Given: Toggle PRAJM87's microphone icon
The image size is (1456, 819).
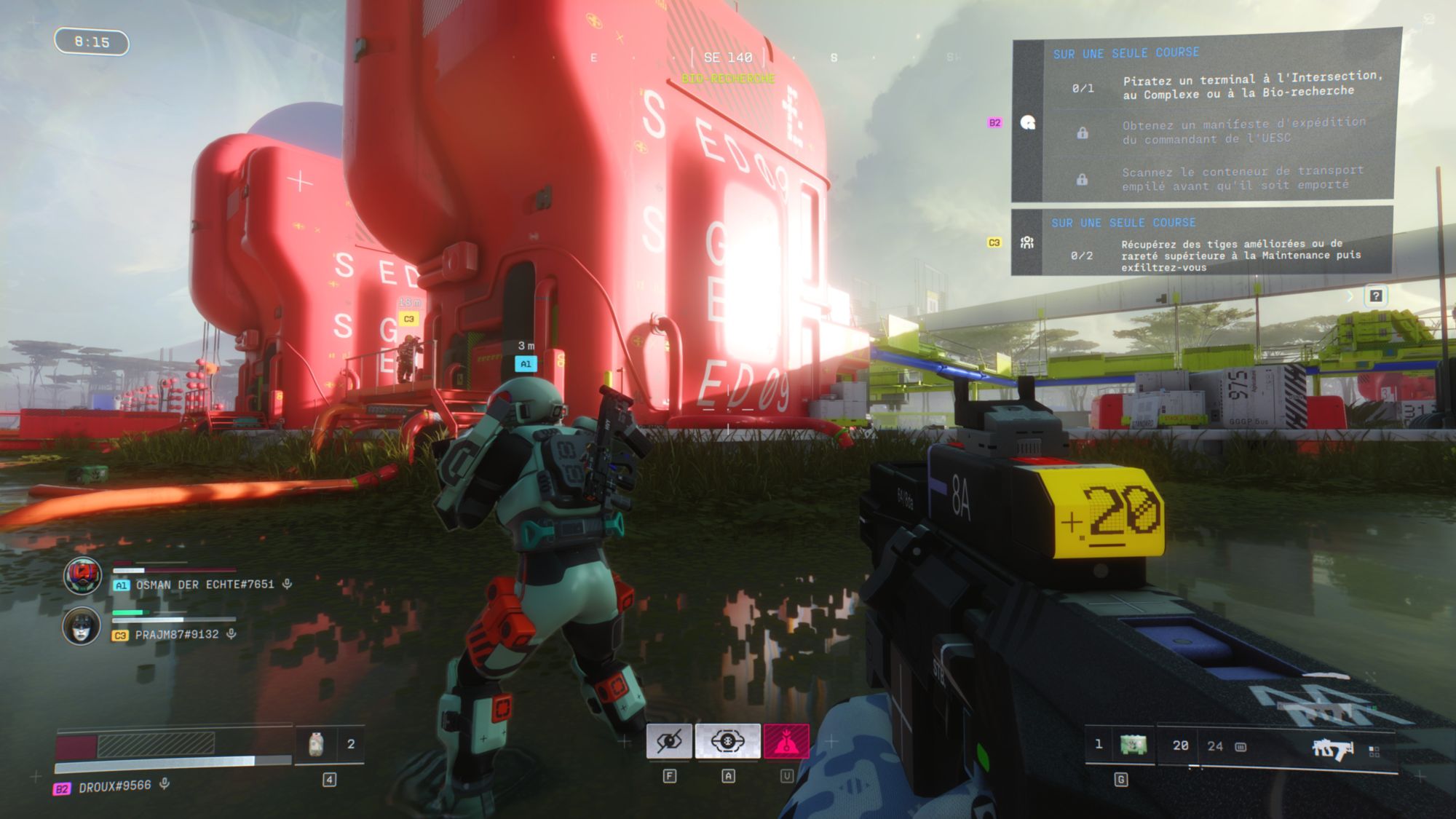Looking at the screenshot, I should (232, 634).
